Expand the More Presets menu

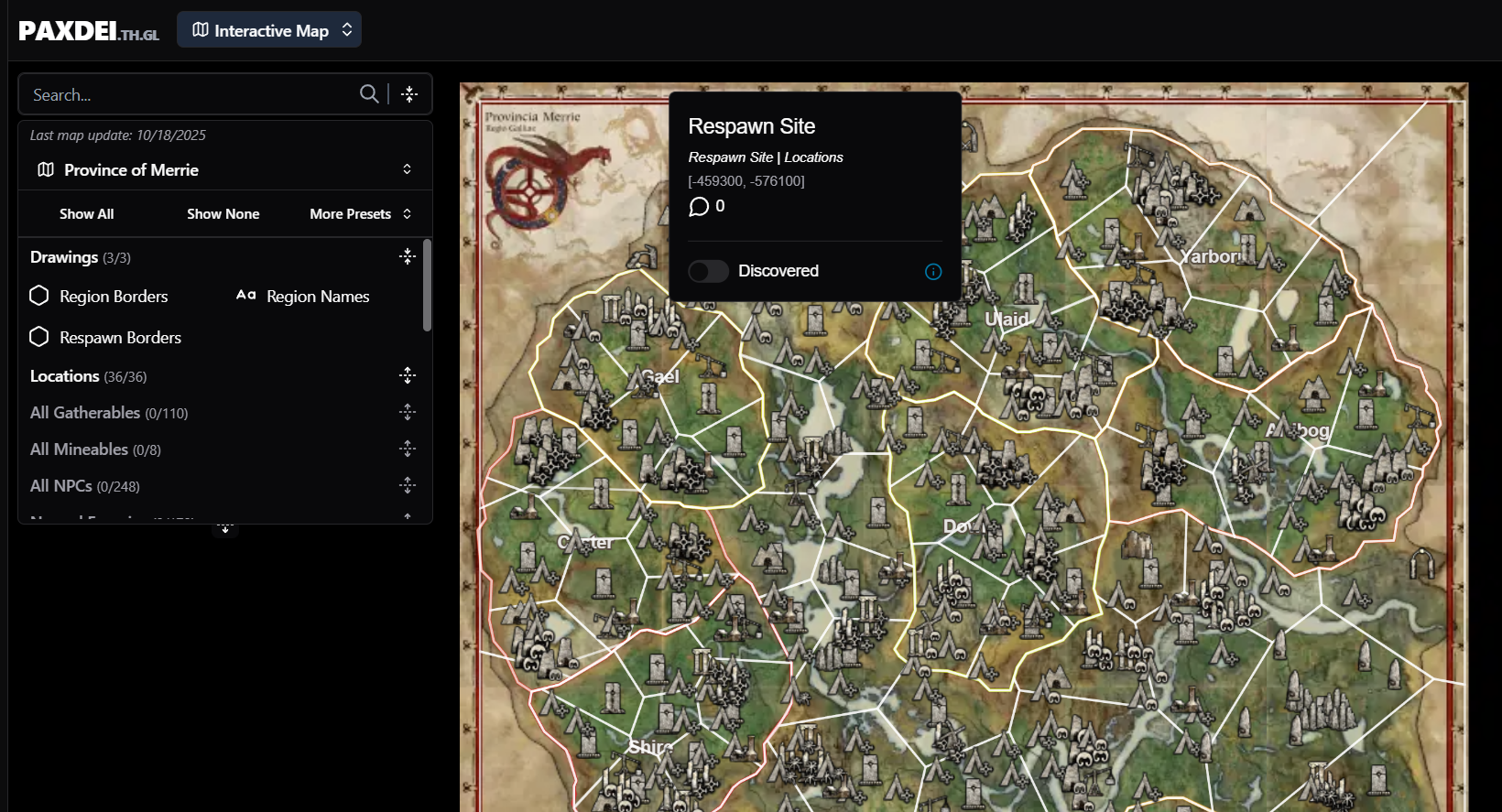point(360,214)
